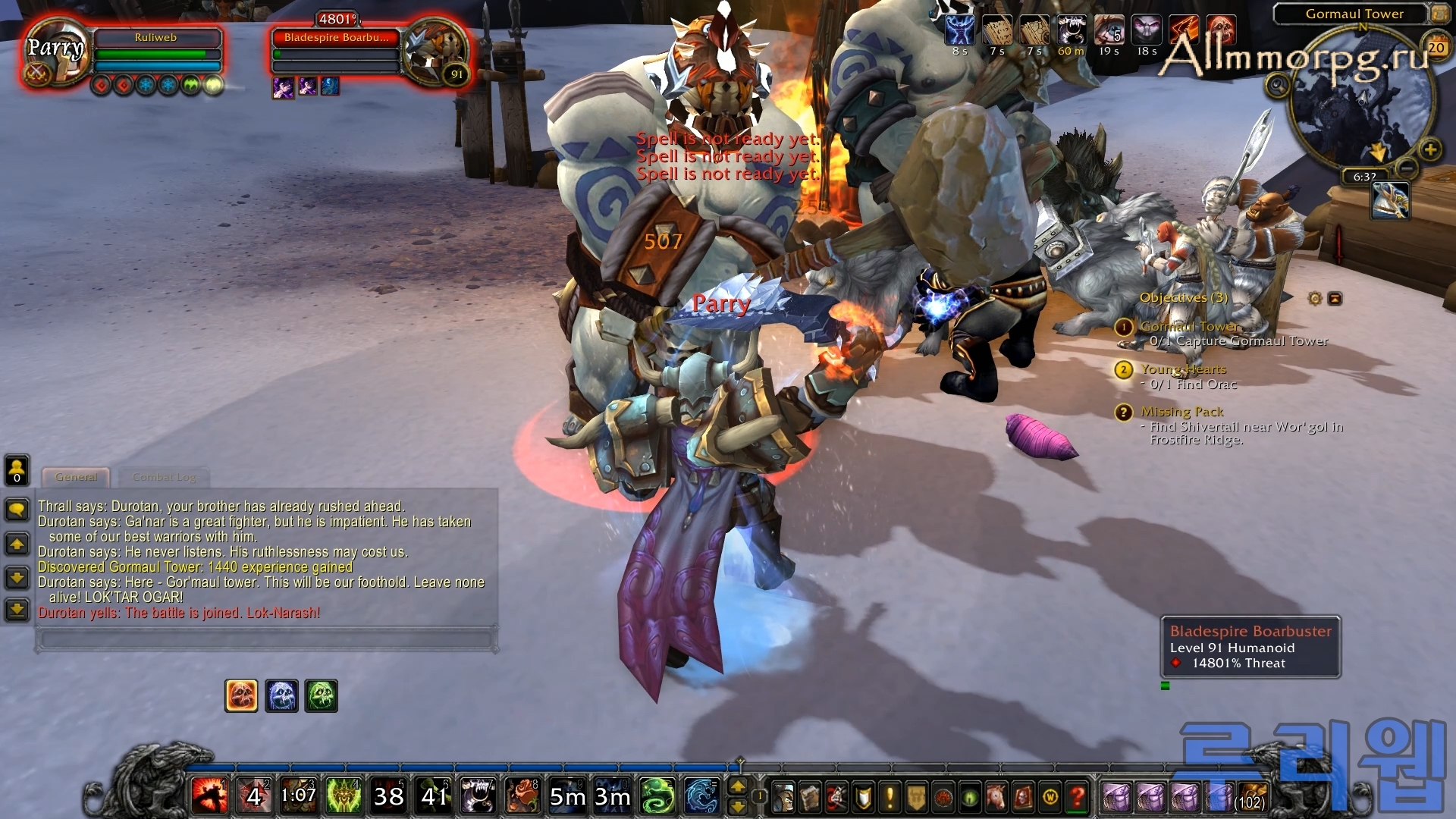The image size is (1456, 819).
Task: Zoom in on the minimap
Action: point(1430,149)
